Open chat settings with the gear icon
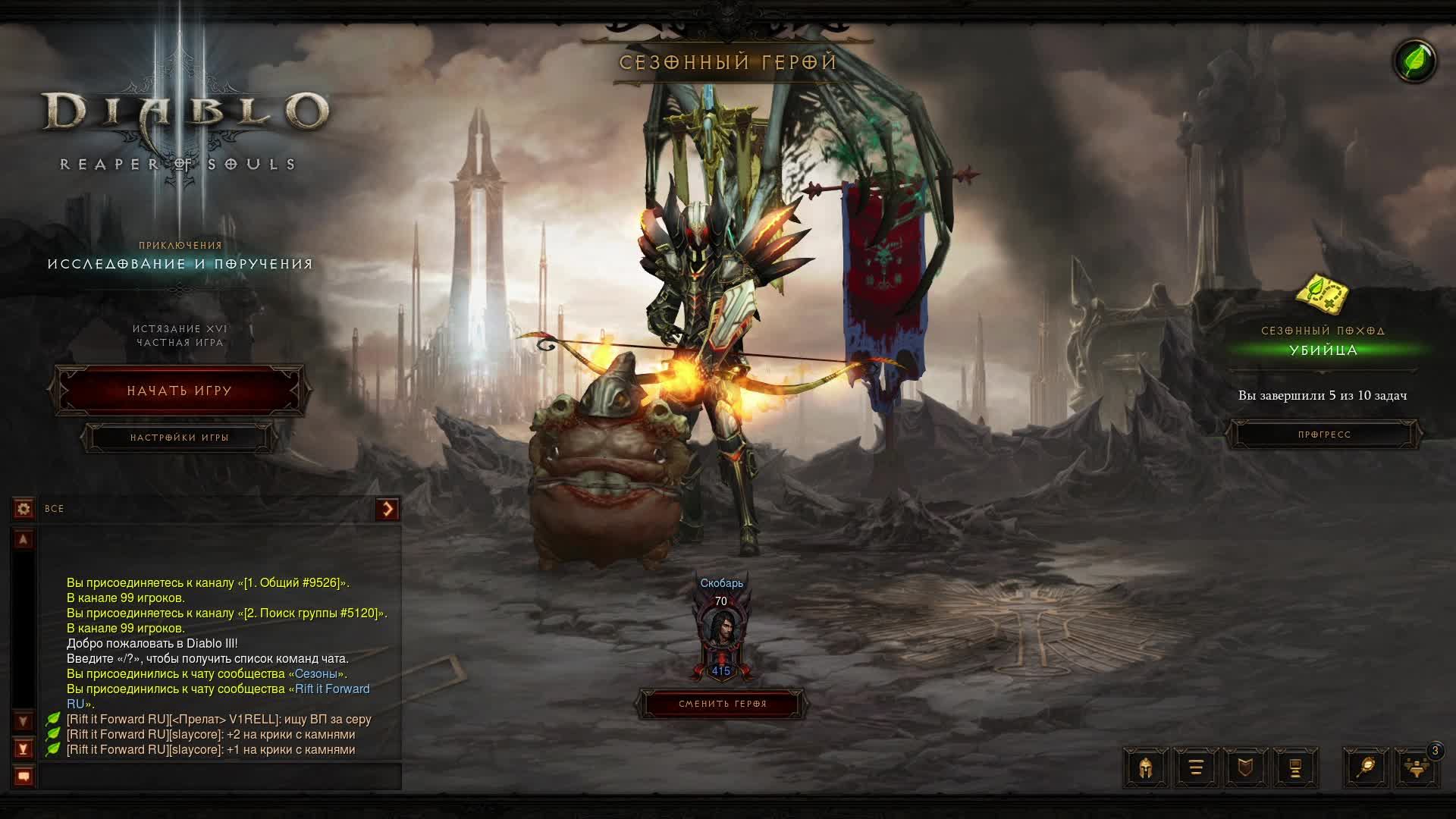The width and height of the screenshot is (1456, 819). coord(24,509)
